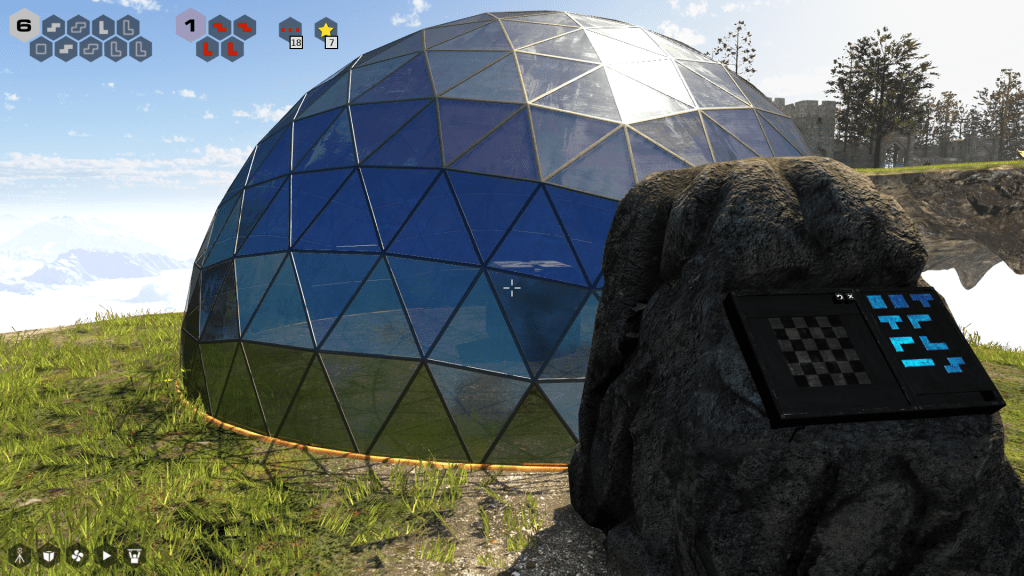1024x576 pixels.
Task: Click the play triangle recorder icon
Action: [106, 555]
